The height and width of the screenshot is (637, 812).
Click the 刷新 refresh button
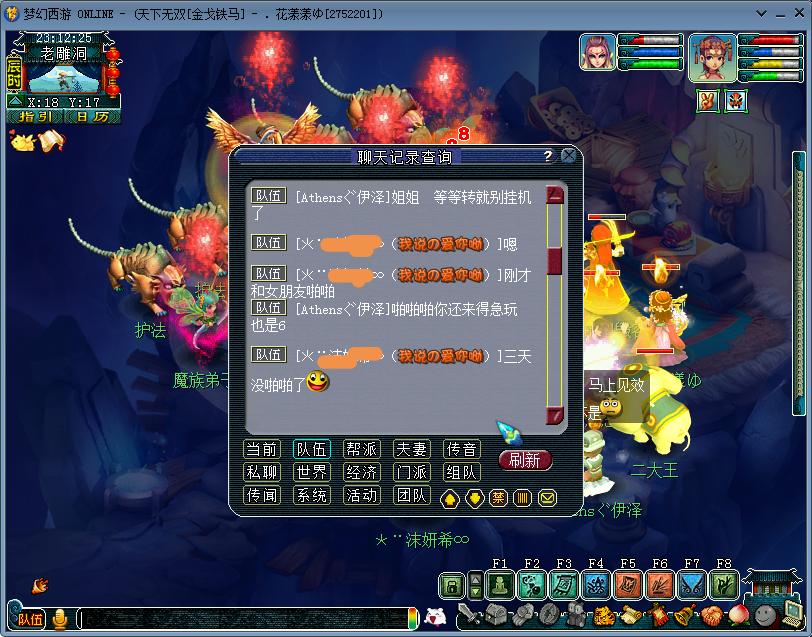(x=524, y=460)
